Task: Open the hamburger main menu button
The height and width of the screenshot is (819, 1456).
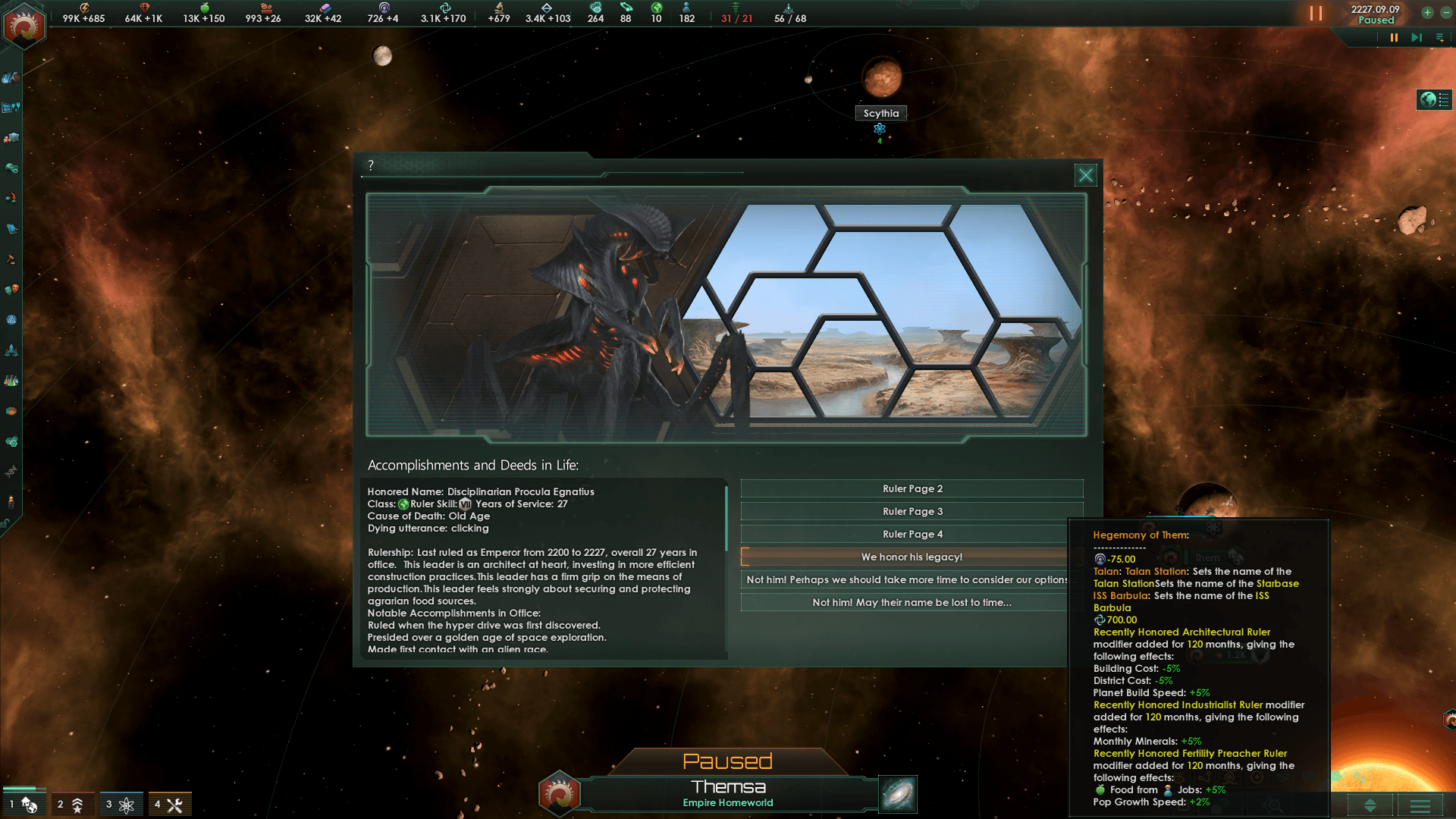Action: [1420, 806]
